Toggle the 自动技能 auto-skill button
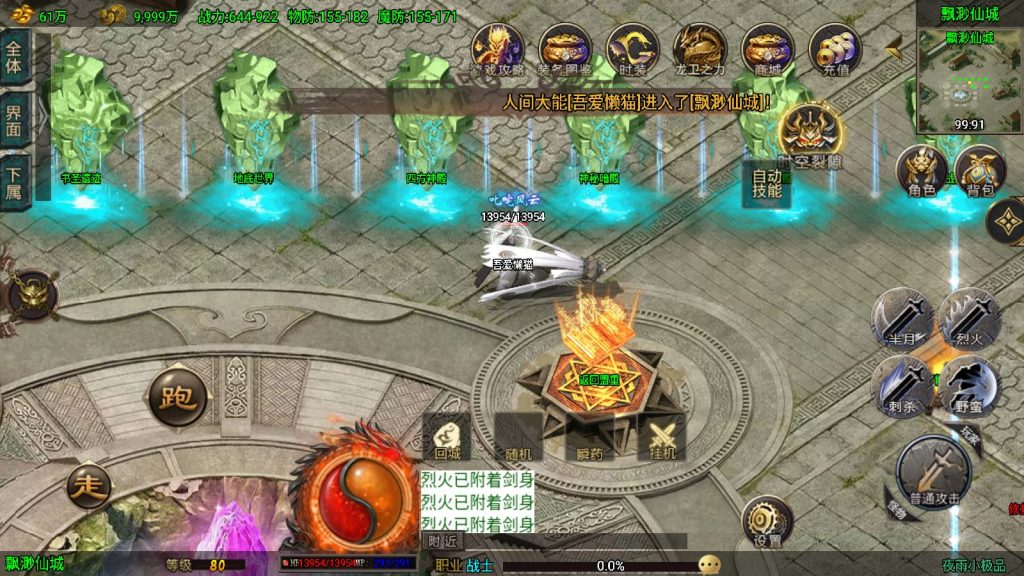1024x576 pixels. click(766, 182)
